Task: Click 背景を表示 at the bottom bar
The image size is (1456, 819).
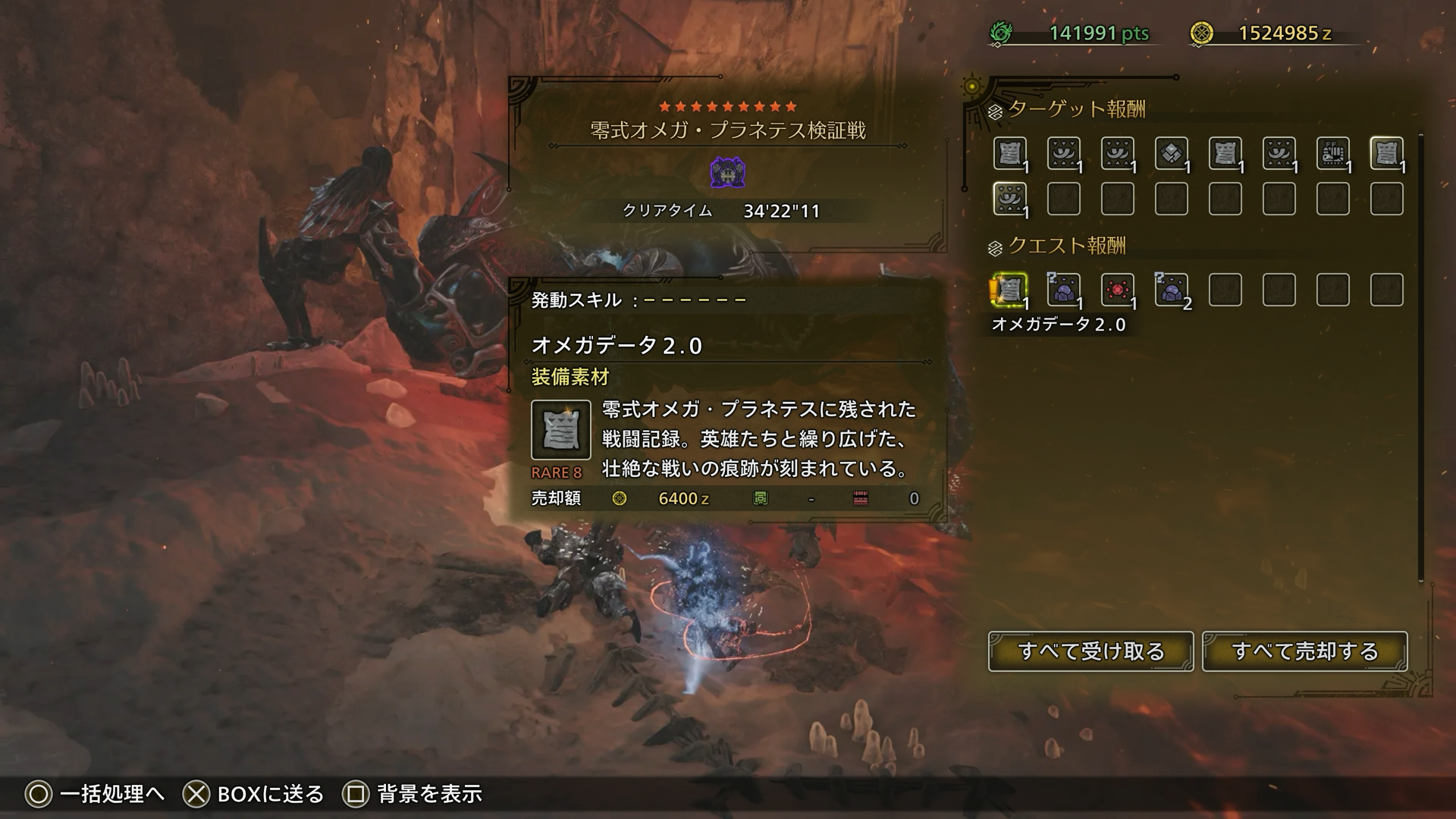Action: 428,795
